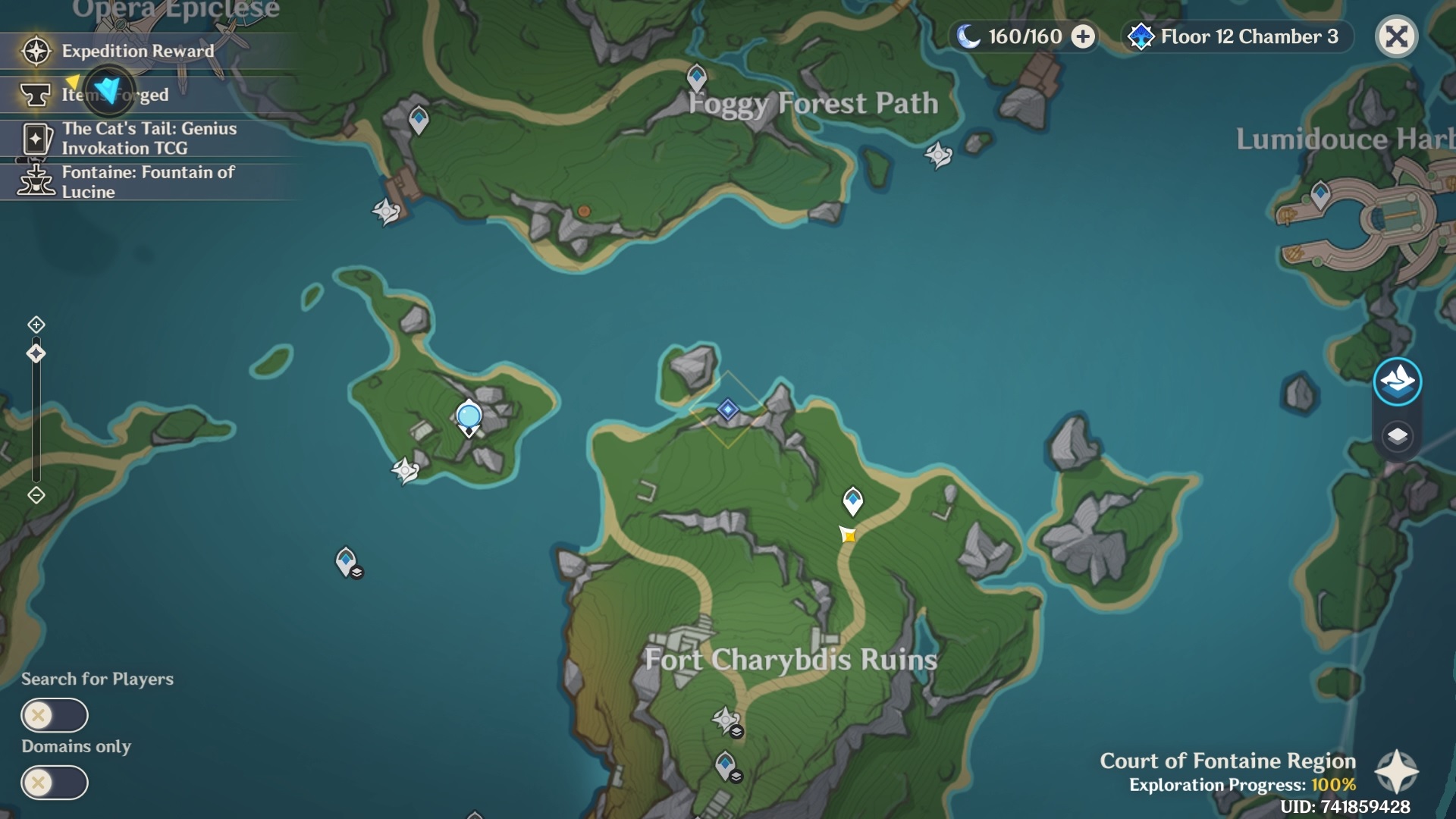Click the map zoom slider handle

click(36, 353)
